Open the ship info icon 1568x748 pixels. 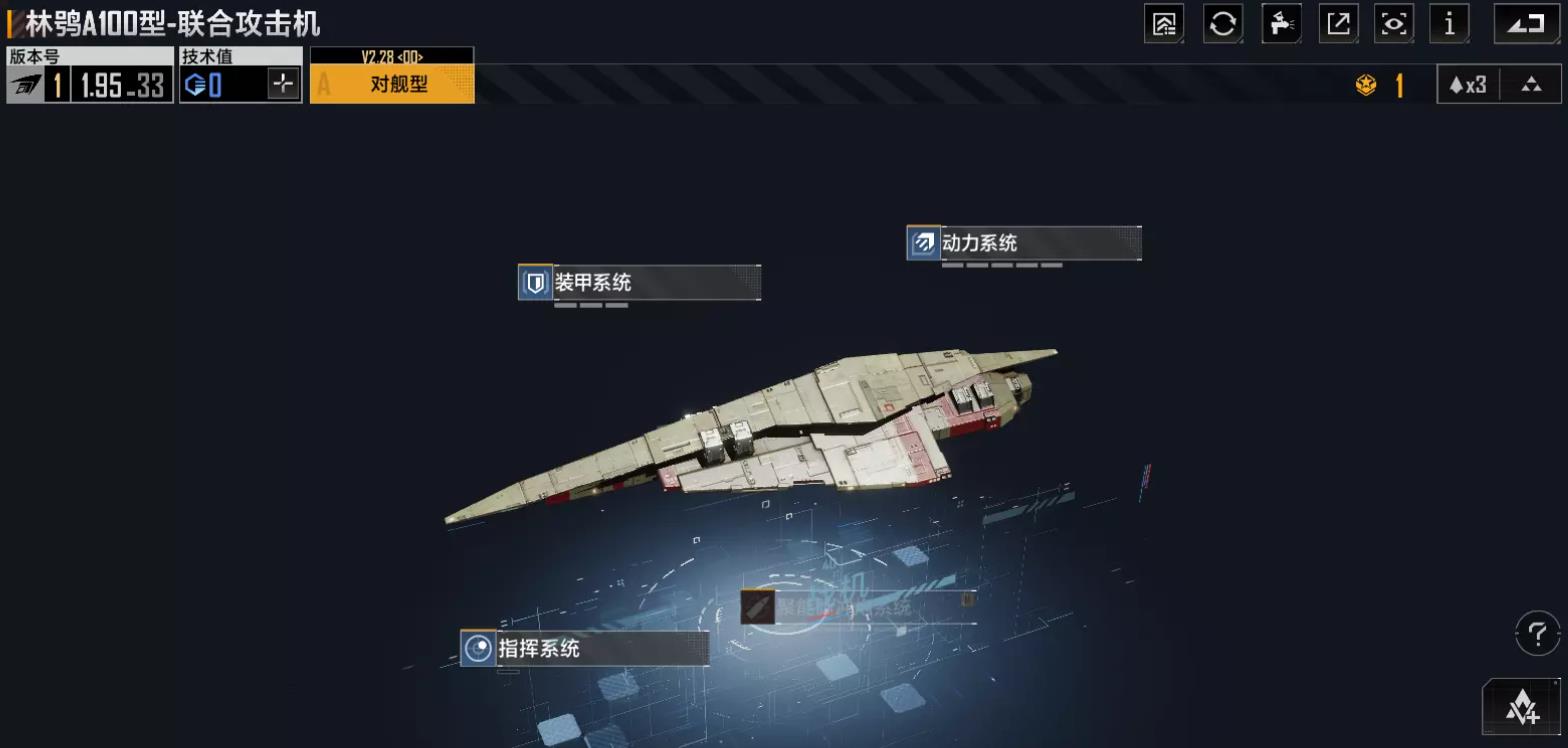[1449, 24]
